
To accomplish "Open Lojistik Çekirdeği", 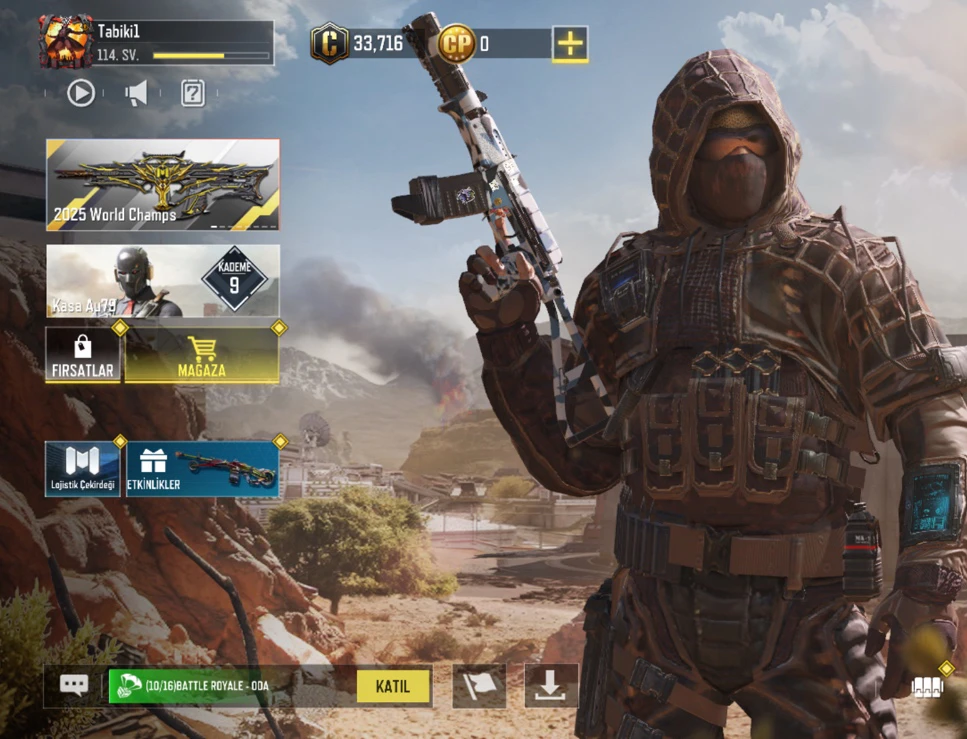I will click(83, 468).
